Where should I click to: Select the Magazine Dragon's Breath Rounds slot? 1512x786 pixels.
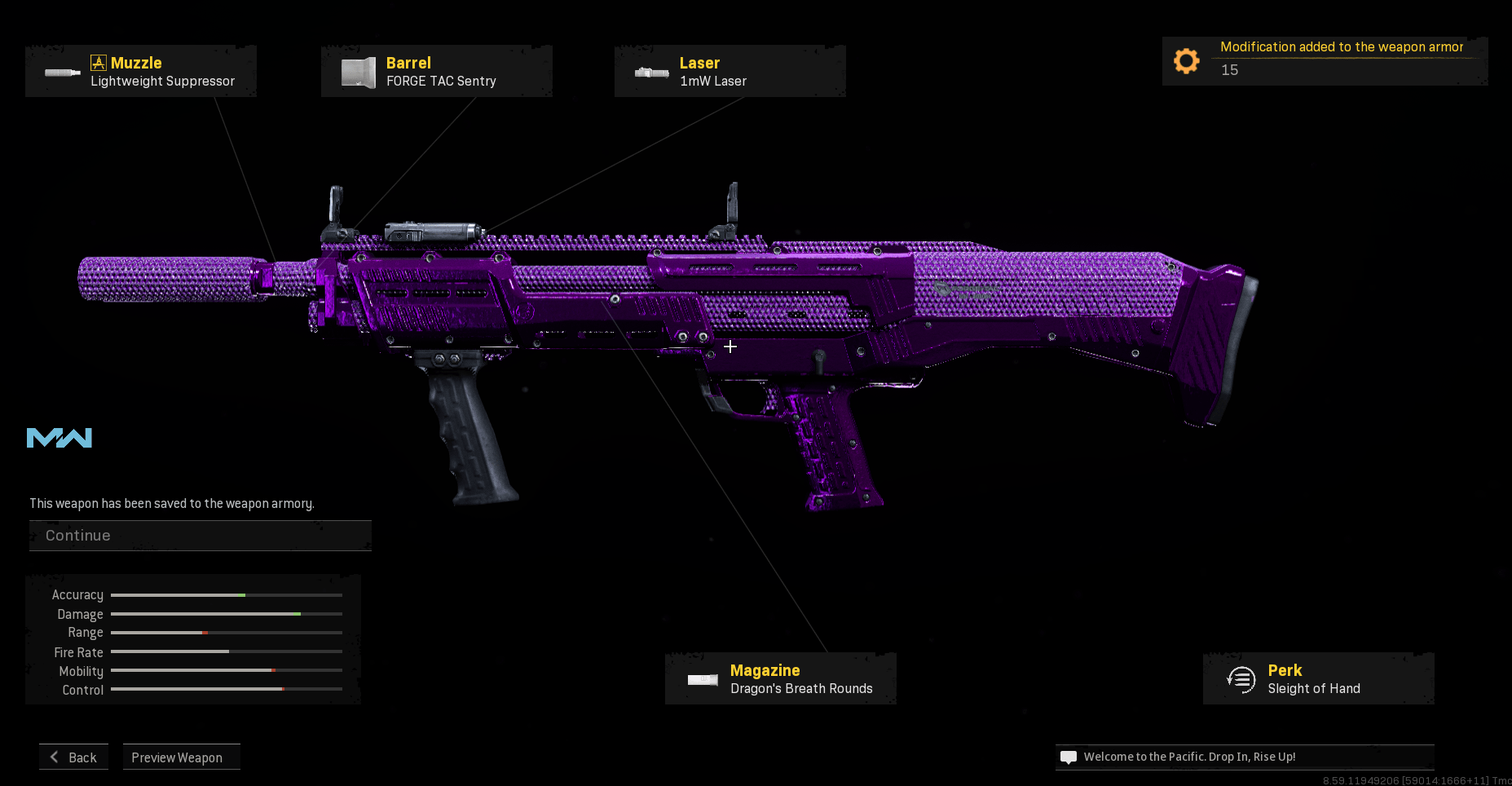pos(781,678)
